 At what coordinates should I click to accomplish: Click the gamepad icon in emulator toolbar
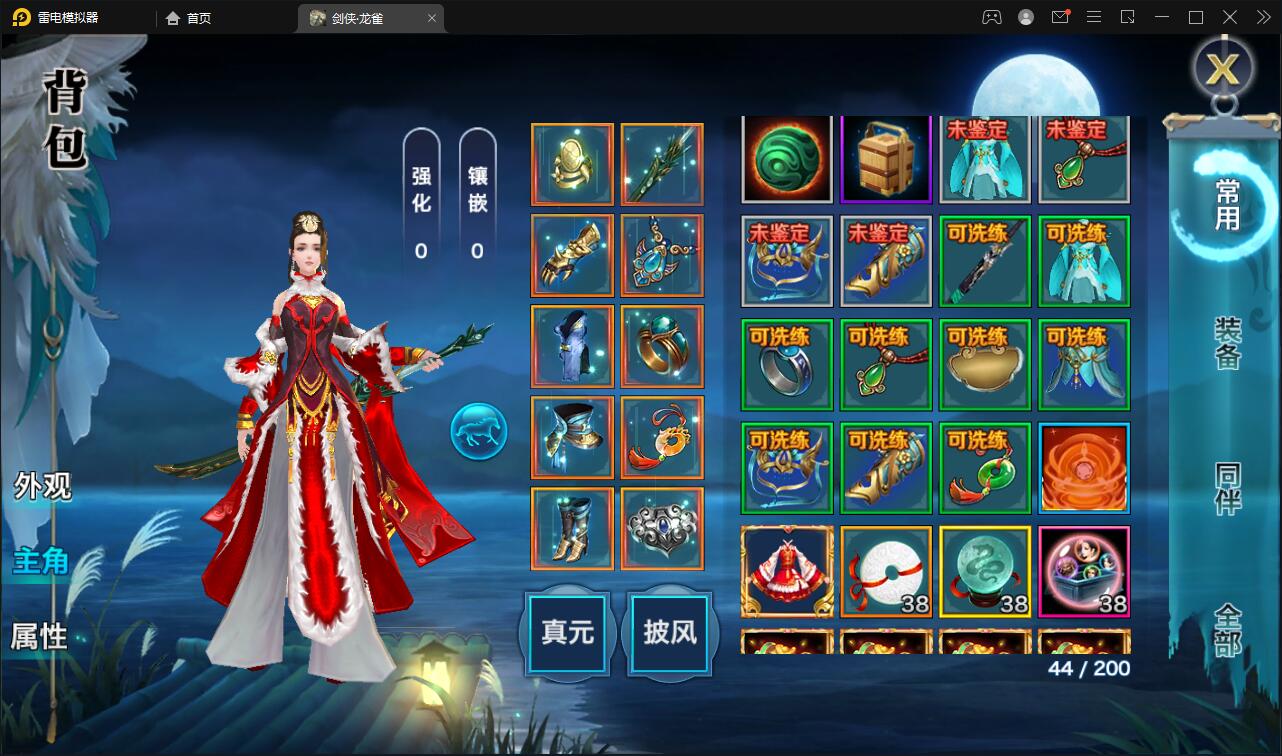992,17
